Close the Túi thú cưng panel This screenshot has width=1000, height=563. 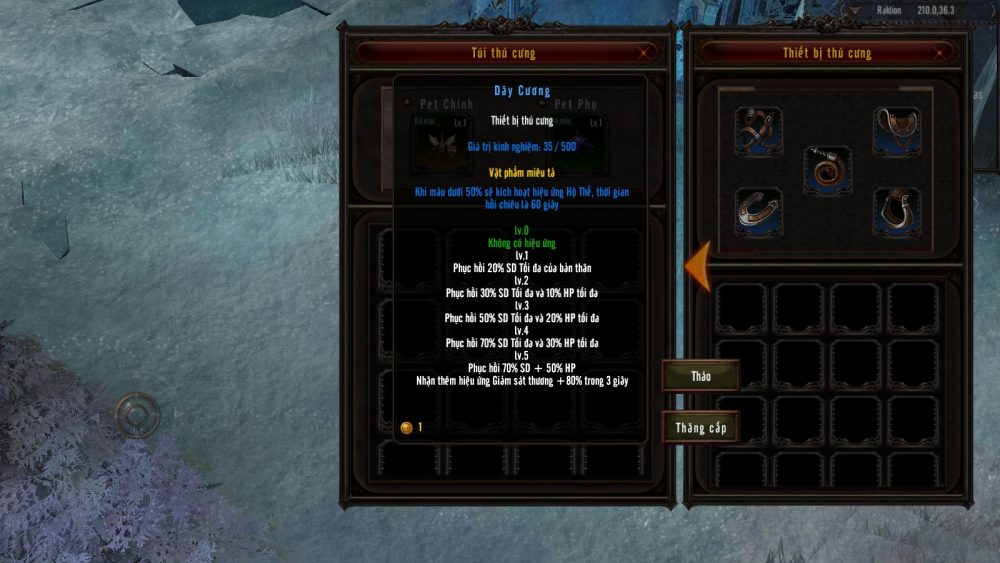[645, 52]
